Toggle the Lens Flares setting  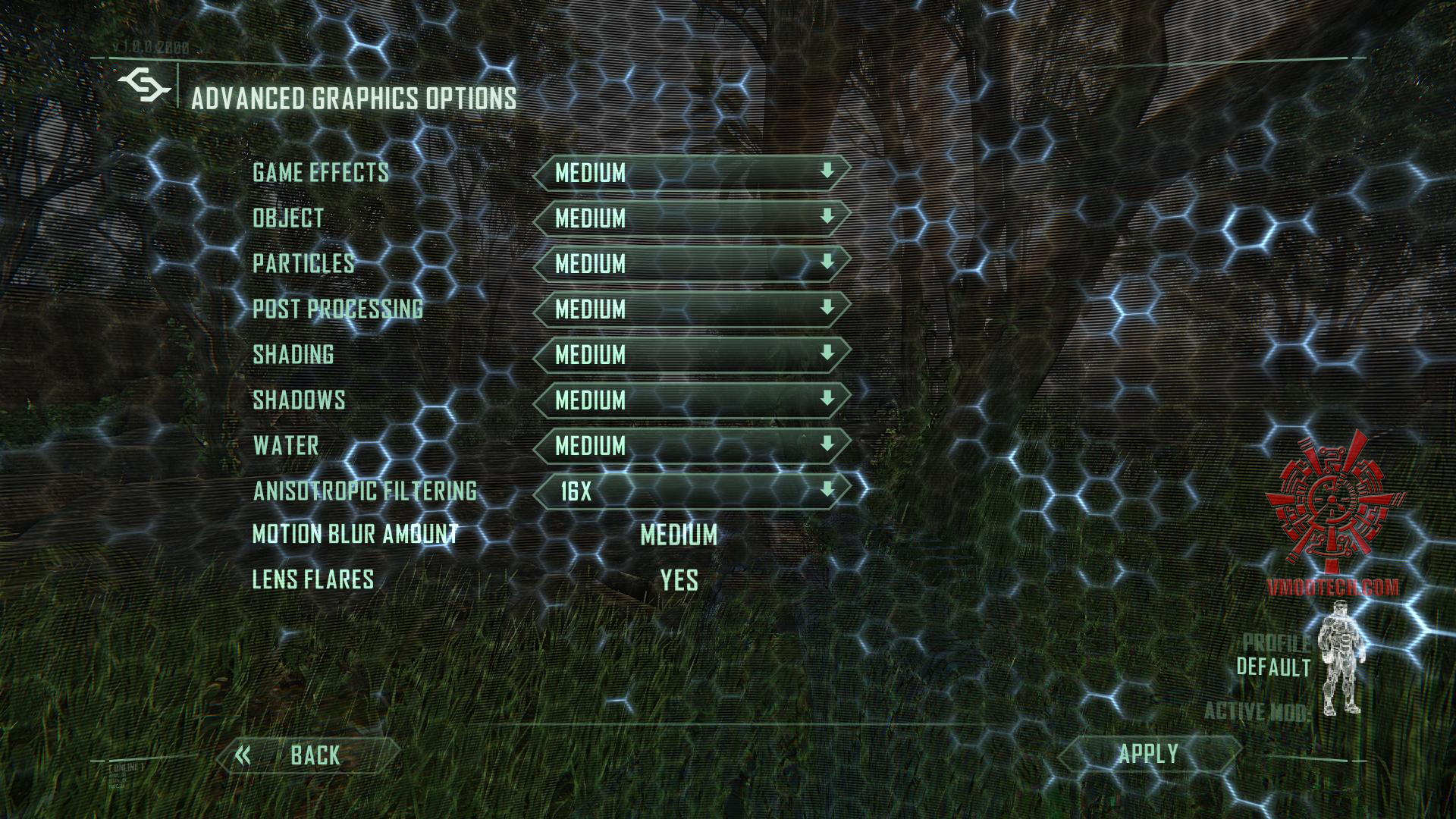[679, 581]
